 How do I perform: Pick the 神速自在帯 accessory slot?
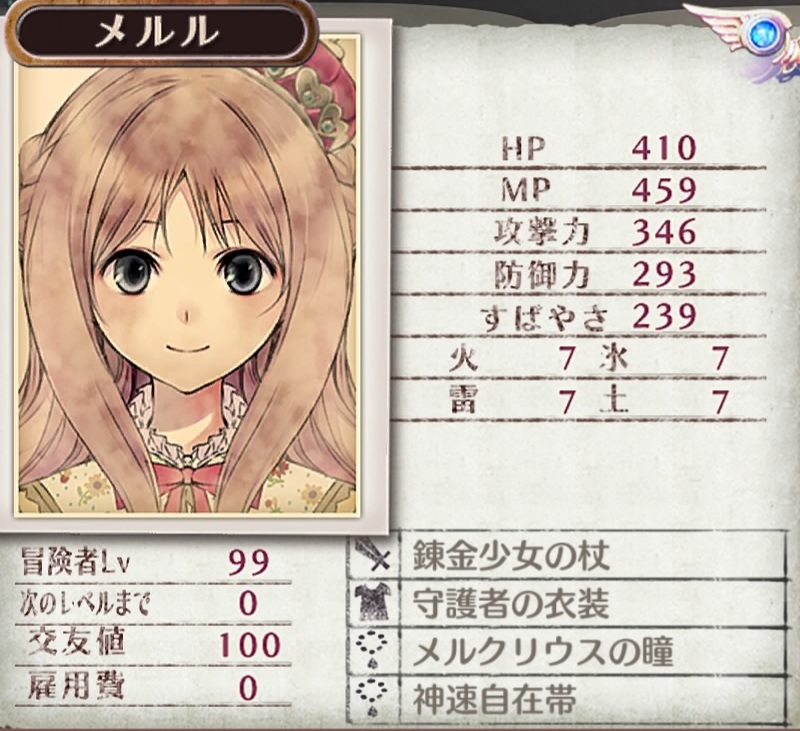568,697
